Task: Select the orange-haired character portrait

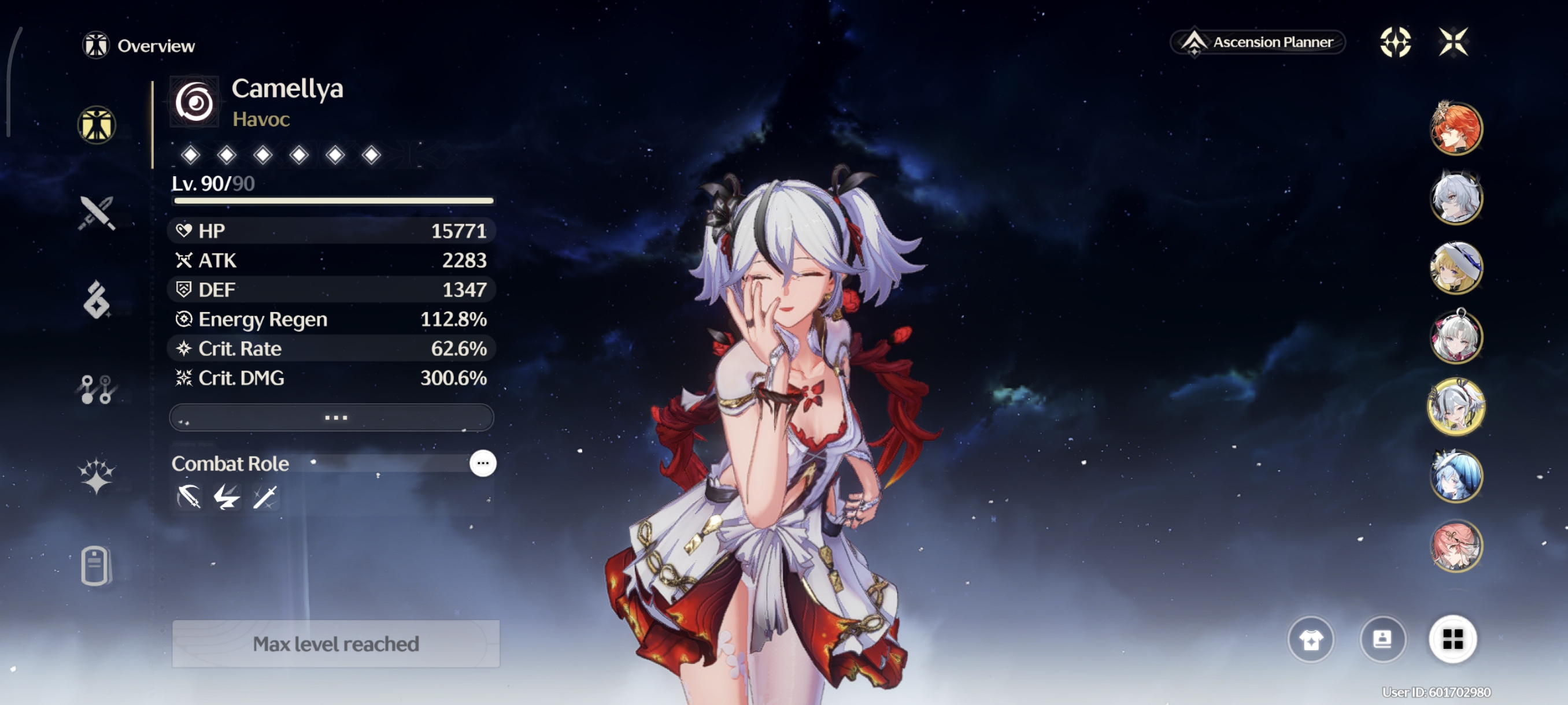Action: click(x=1455, y=129)
